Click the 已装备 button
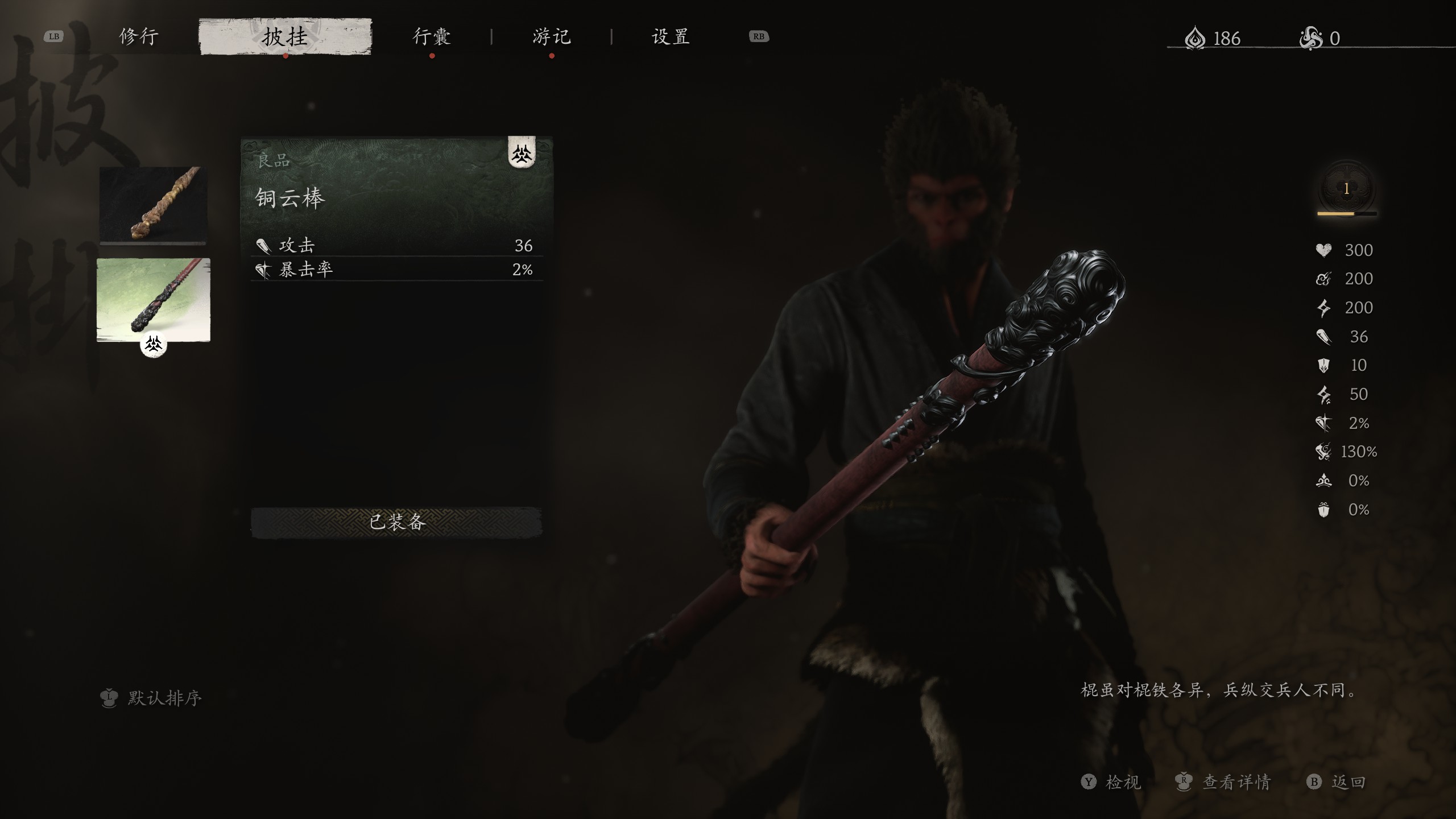 tap(396, 522)
